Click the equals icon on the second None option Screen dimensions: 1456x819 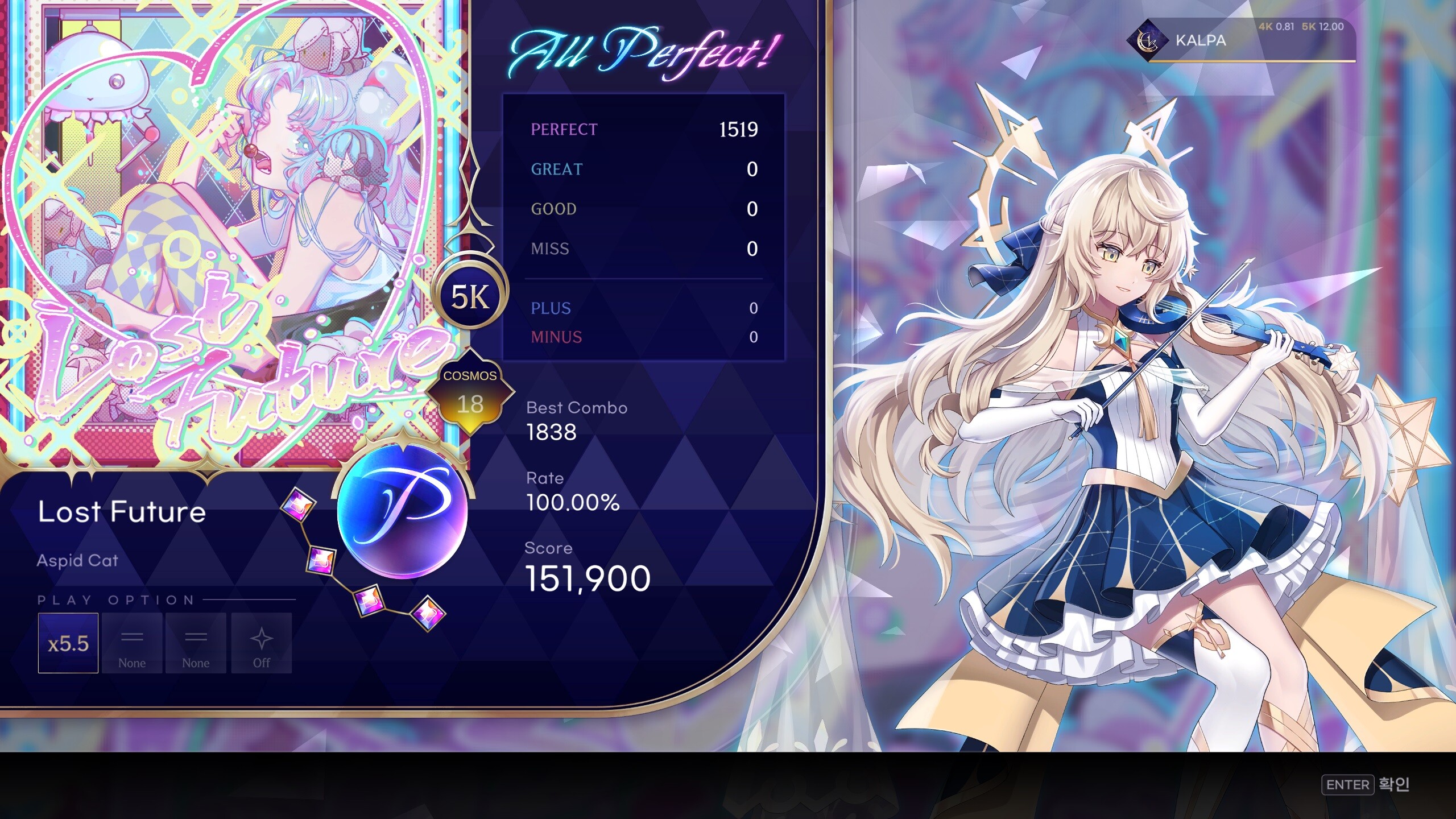(x=196, y=636)
